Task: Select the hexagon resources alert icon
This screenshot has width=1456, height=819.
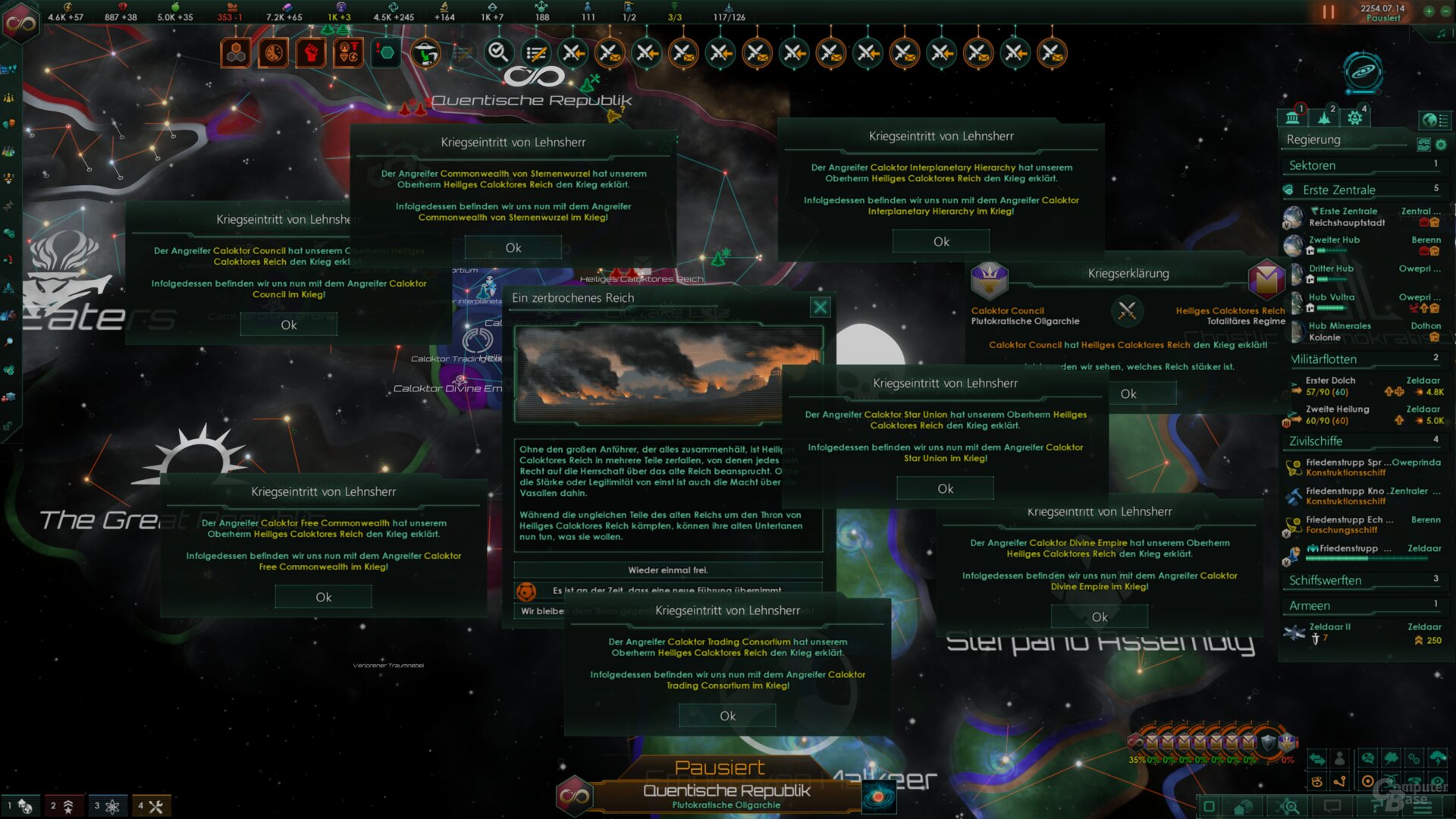Action: coord(235,52)
